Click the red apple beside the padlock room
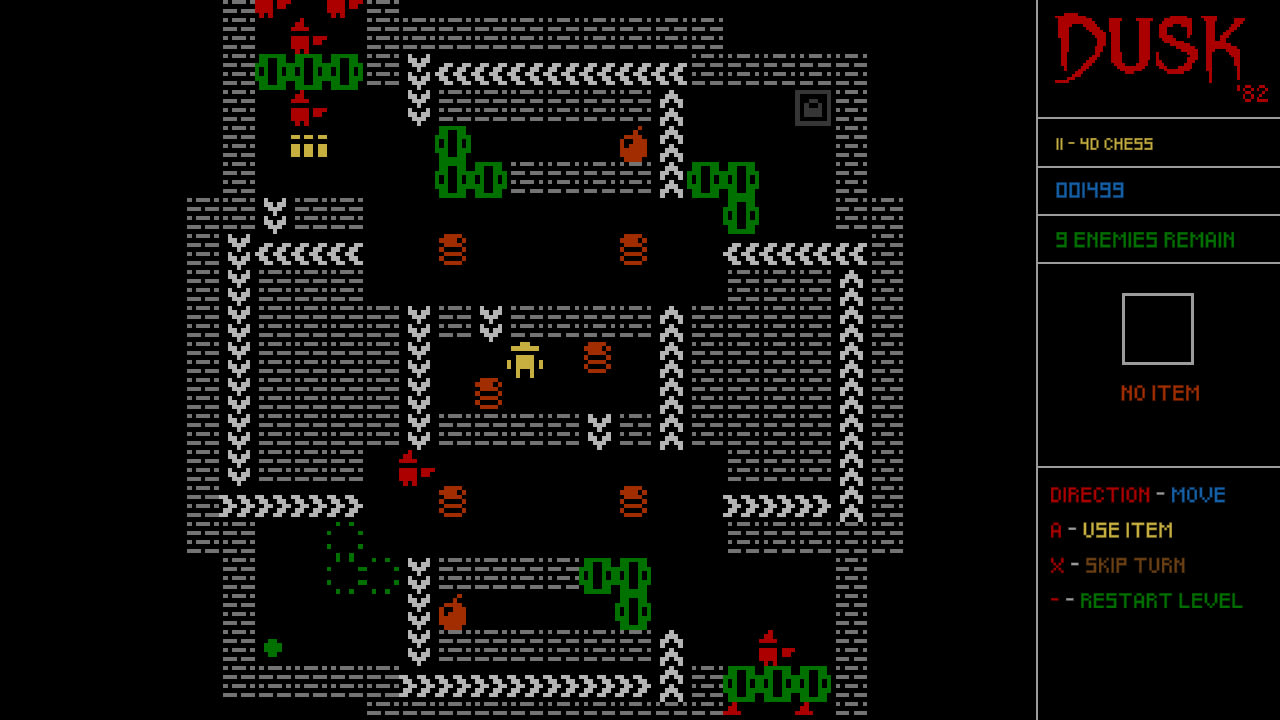1280x720 pixels. (x=634, y=145)
